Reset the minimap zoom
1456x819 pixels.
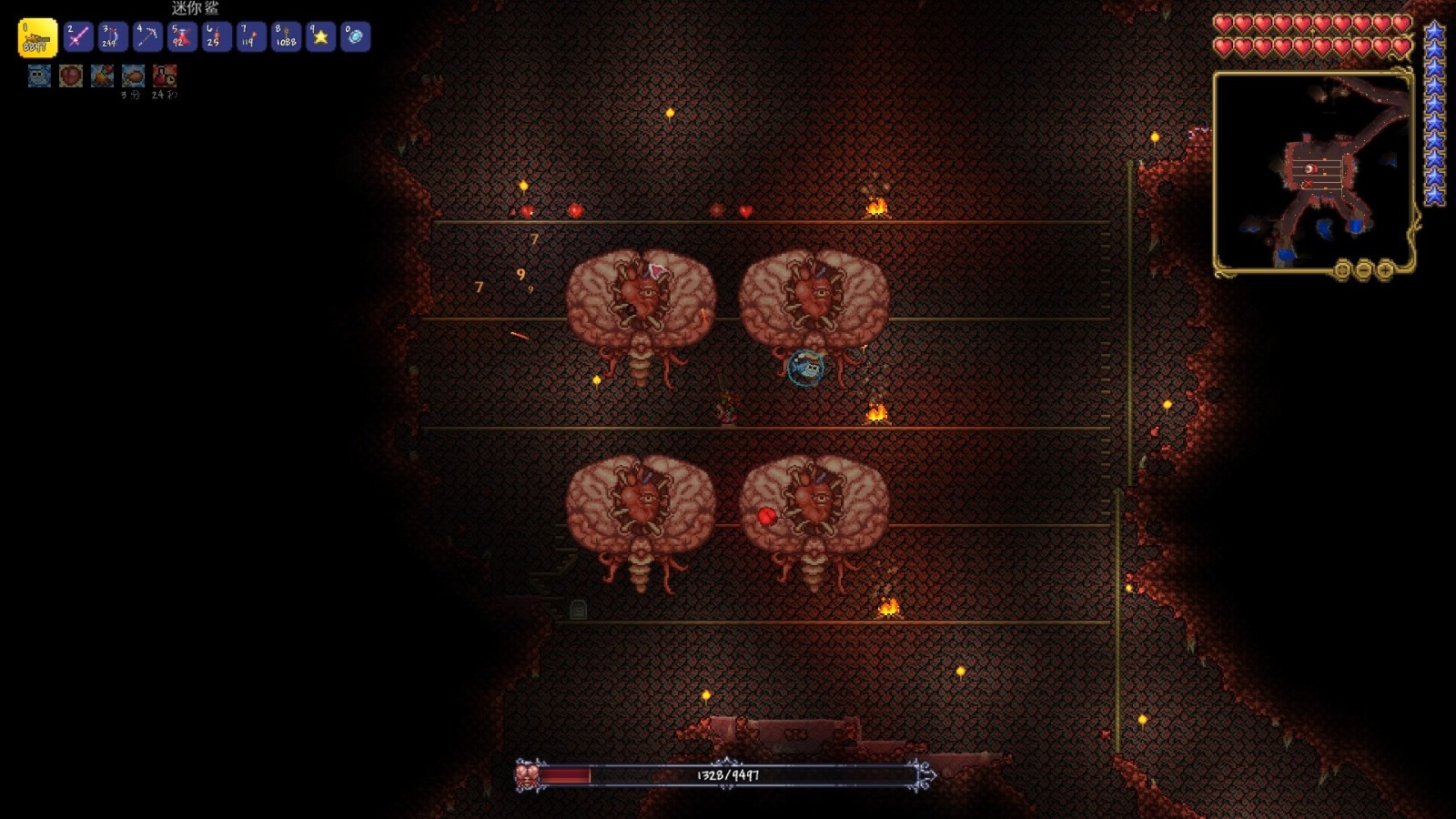coord(1341,269)
